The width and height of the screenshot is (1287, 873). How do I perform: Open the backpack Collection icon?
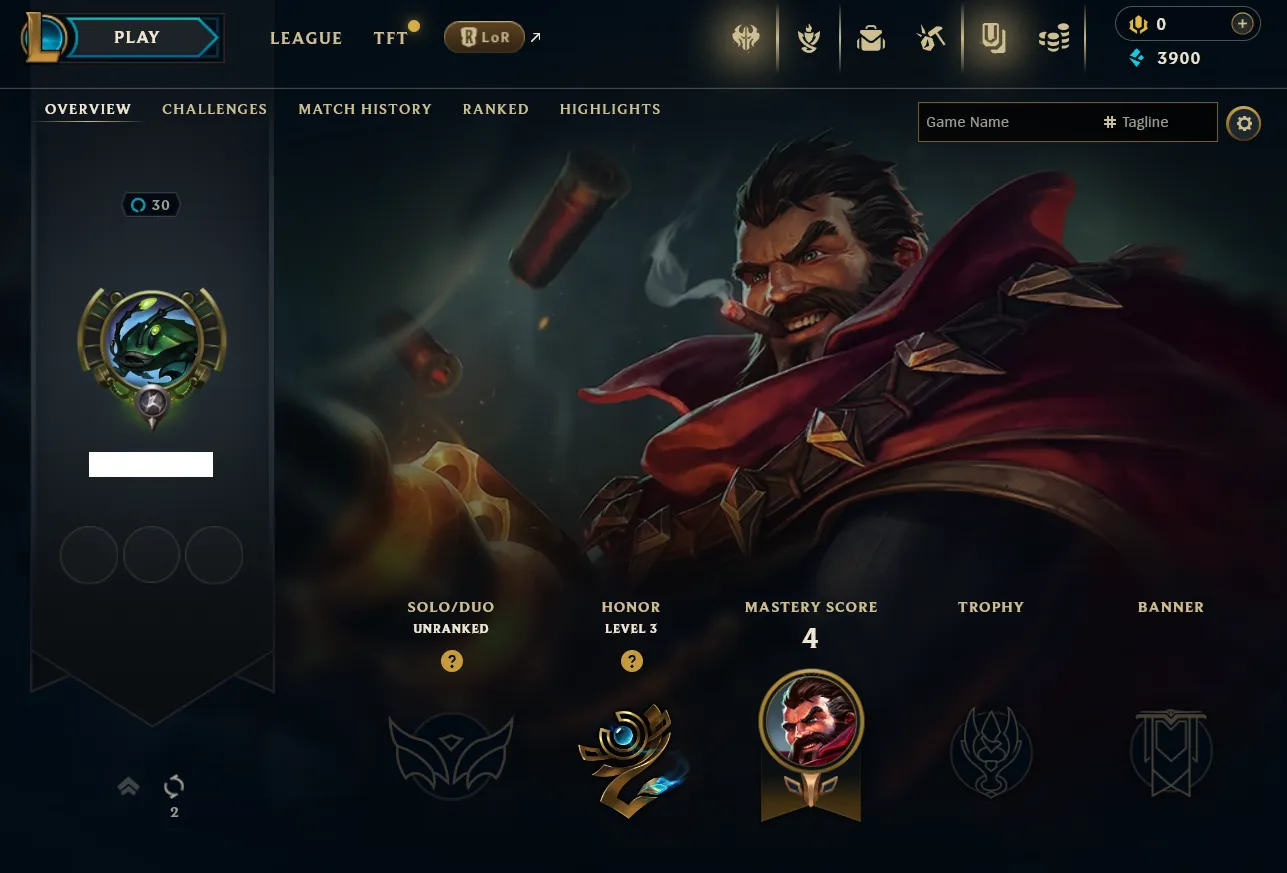[871, 38]
